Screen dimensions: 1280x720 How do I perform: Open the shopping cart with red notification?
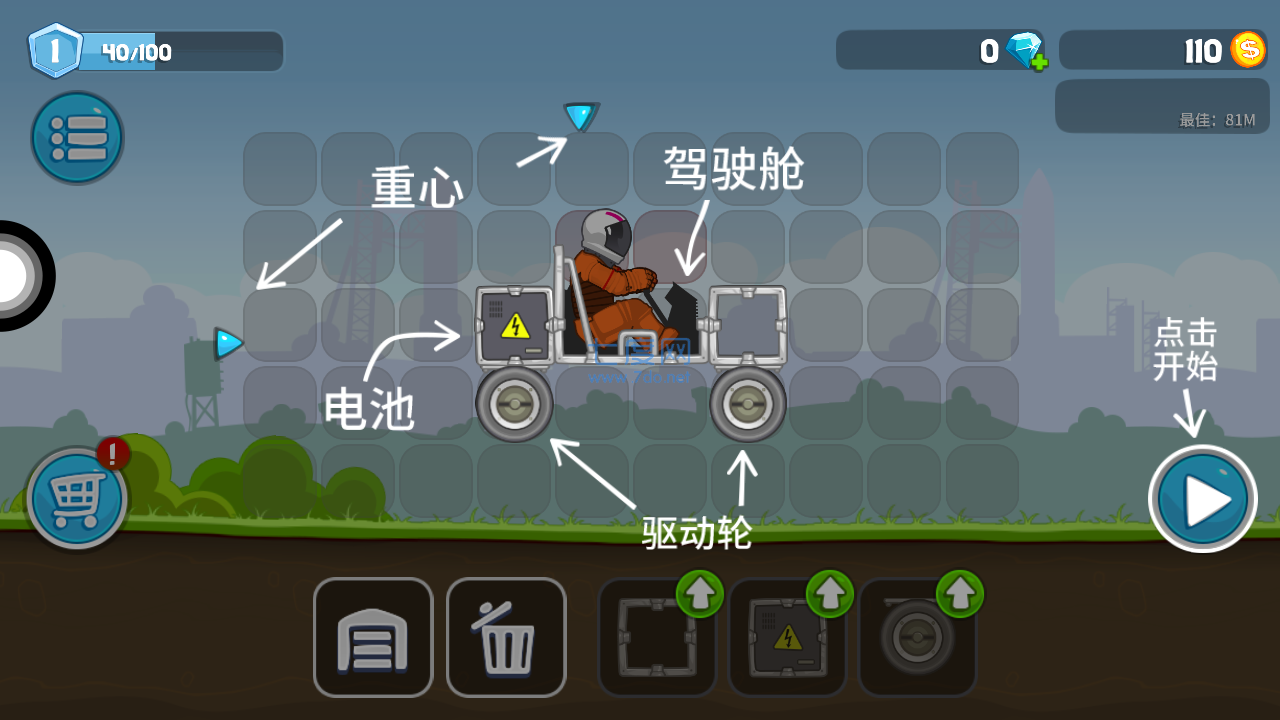pyautogui.click(x=77, y=497)
